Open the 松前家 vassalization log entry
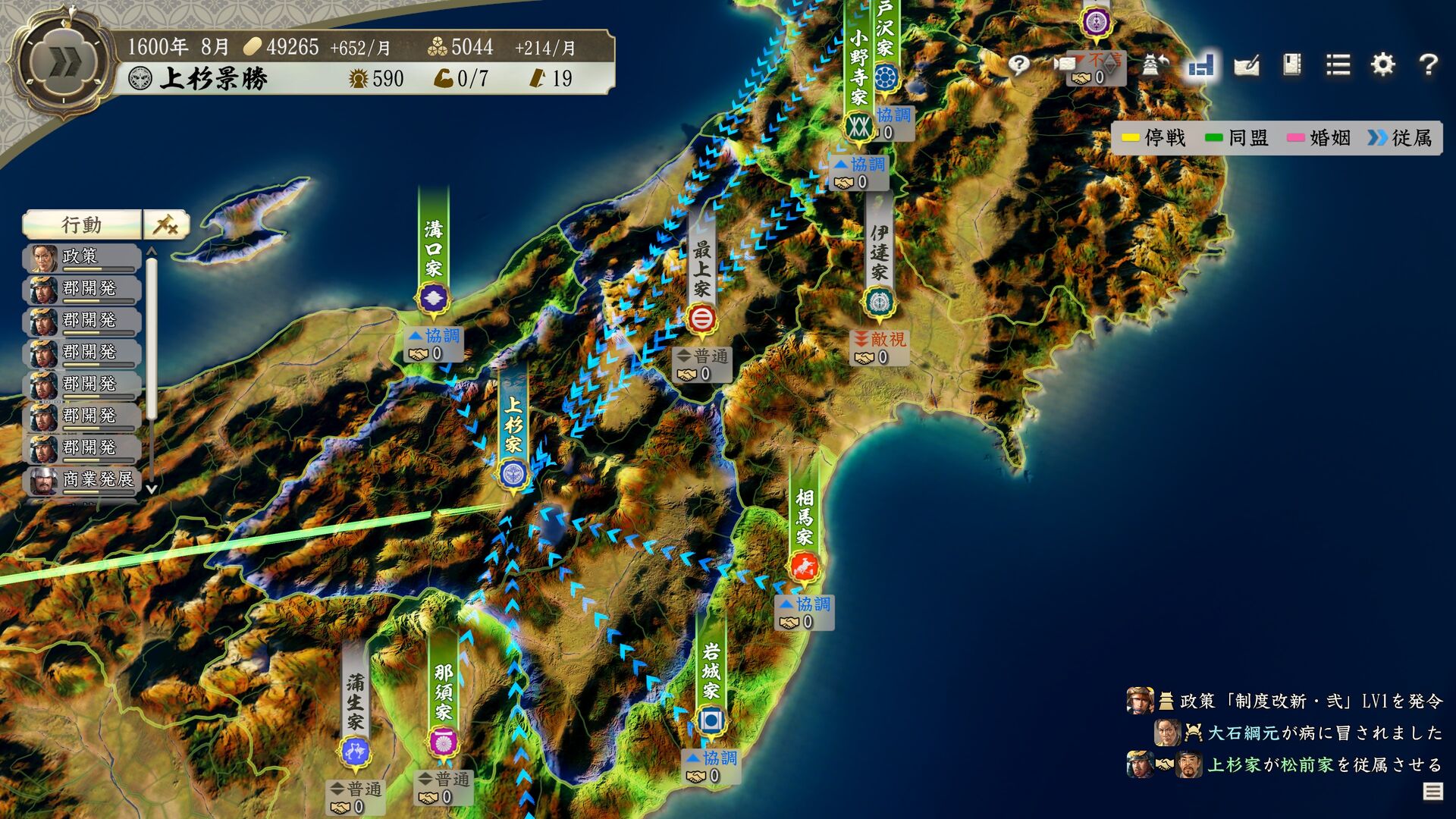The height and width of the screenshot is (819, 1456). tap(1323, 764)
